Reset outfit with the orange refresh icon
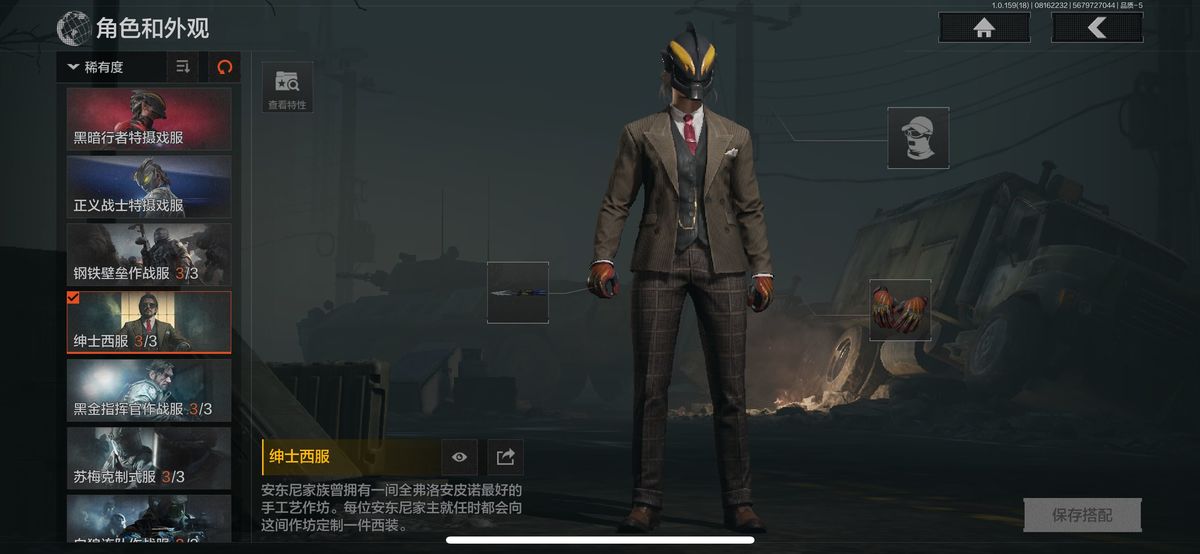The width and height of the screenshot is (1200, 554). click(224, 67)
